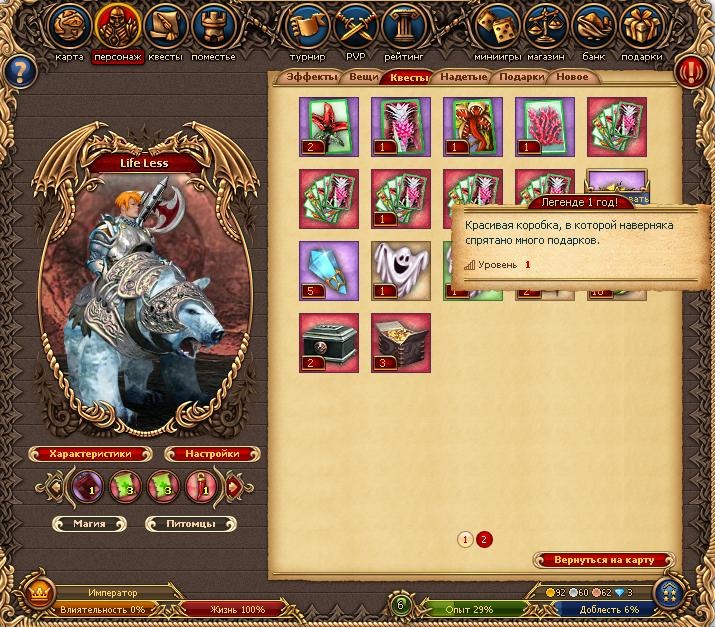Open the Подарки gifts menu
Image resolution: width=715 pixels, height=627 pixels.
point(642,26)
